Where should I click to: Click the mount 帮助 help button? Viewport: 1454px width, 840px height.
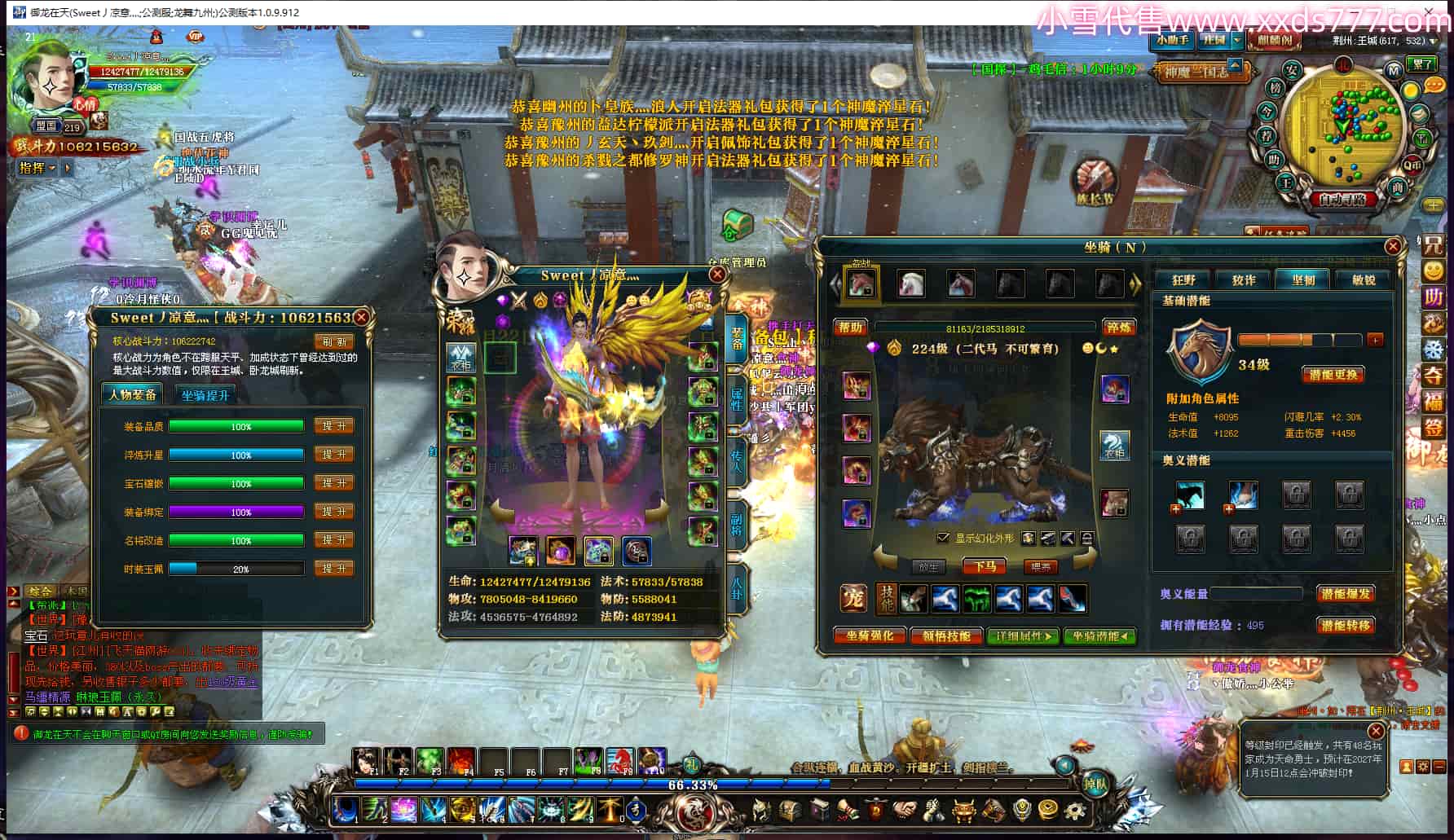pyautogui.click(x=850, y=328)
